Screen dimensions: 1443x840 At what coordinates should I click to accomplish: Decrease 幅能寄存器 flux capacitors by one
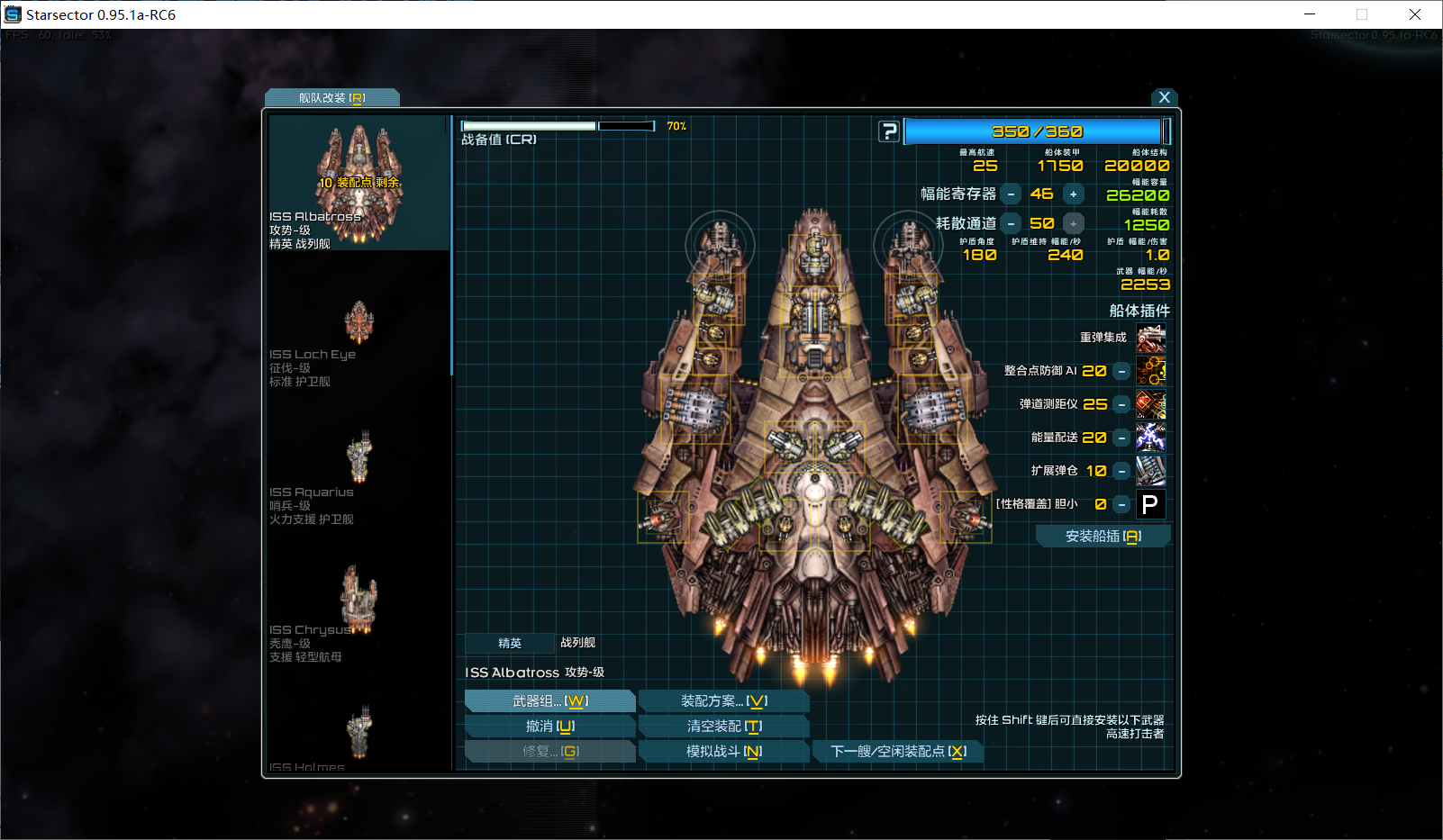(x=1012, y=194)
